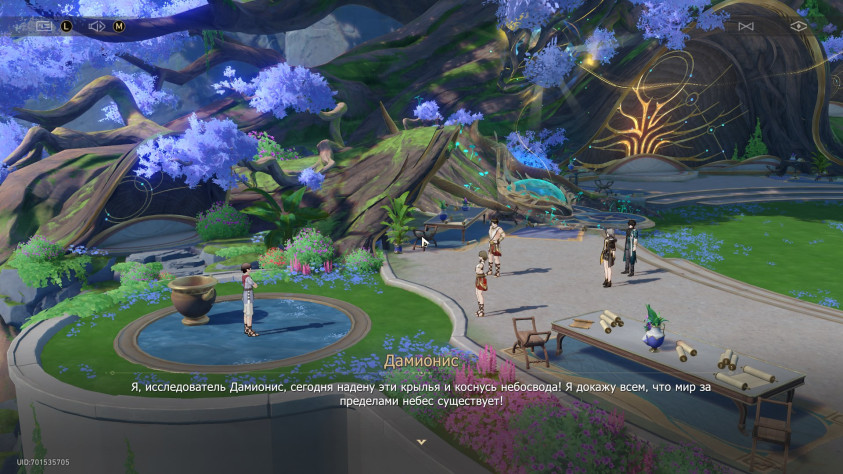
Task: Open the dialogue log icon
Action: [44, 26]
